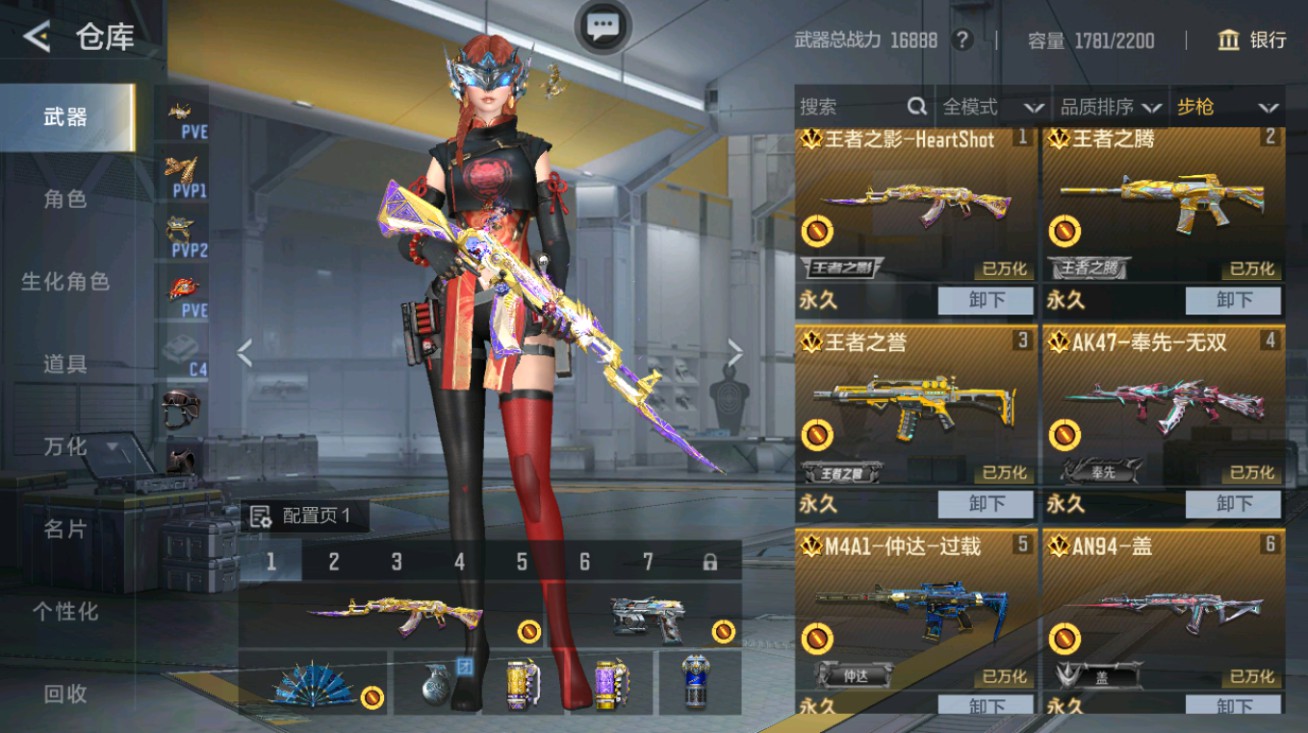The height and width of the screenshot is (733, 1308).
Task: Tap the chat bubble icon at top center
Action: (601, 25)
